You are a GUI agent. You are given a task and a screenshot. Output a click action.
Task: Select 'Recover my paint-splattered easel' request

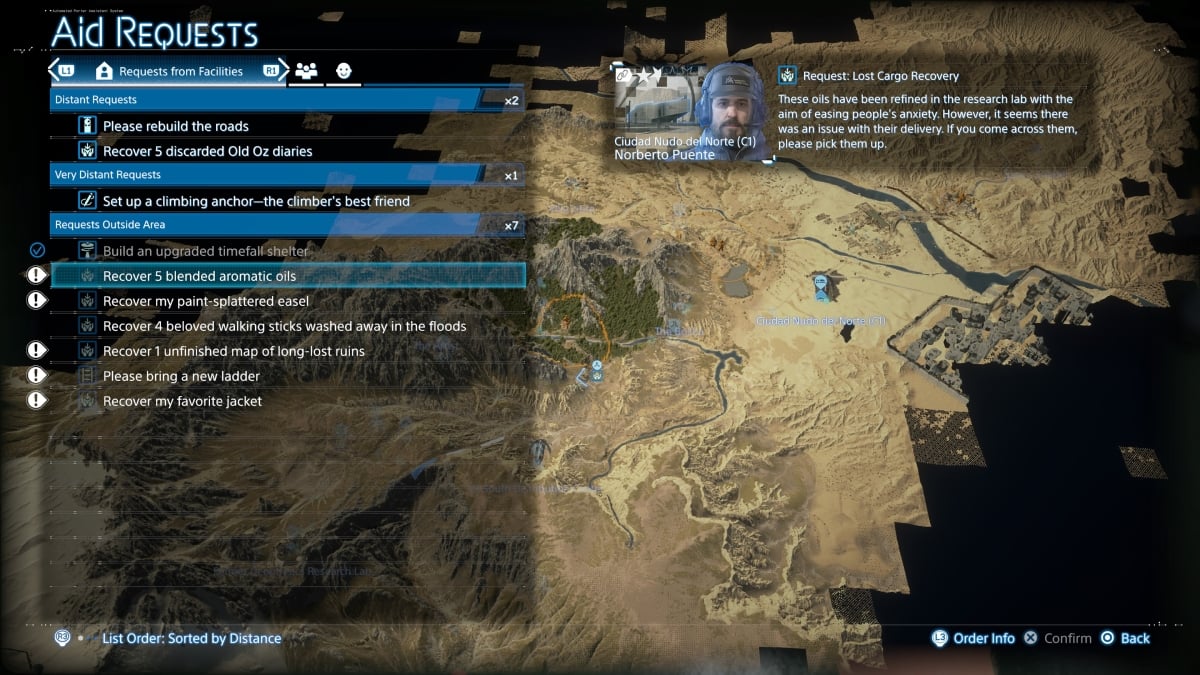tap(205, 301)
